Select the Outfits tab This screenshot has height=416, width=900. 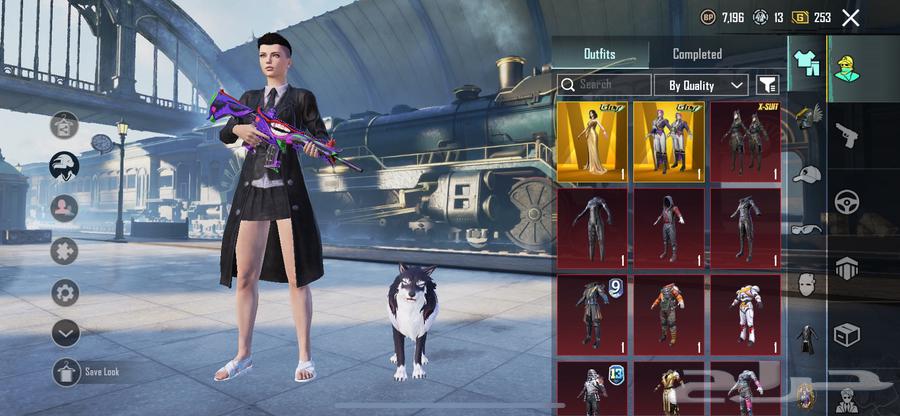coord(600,54)
